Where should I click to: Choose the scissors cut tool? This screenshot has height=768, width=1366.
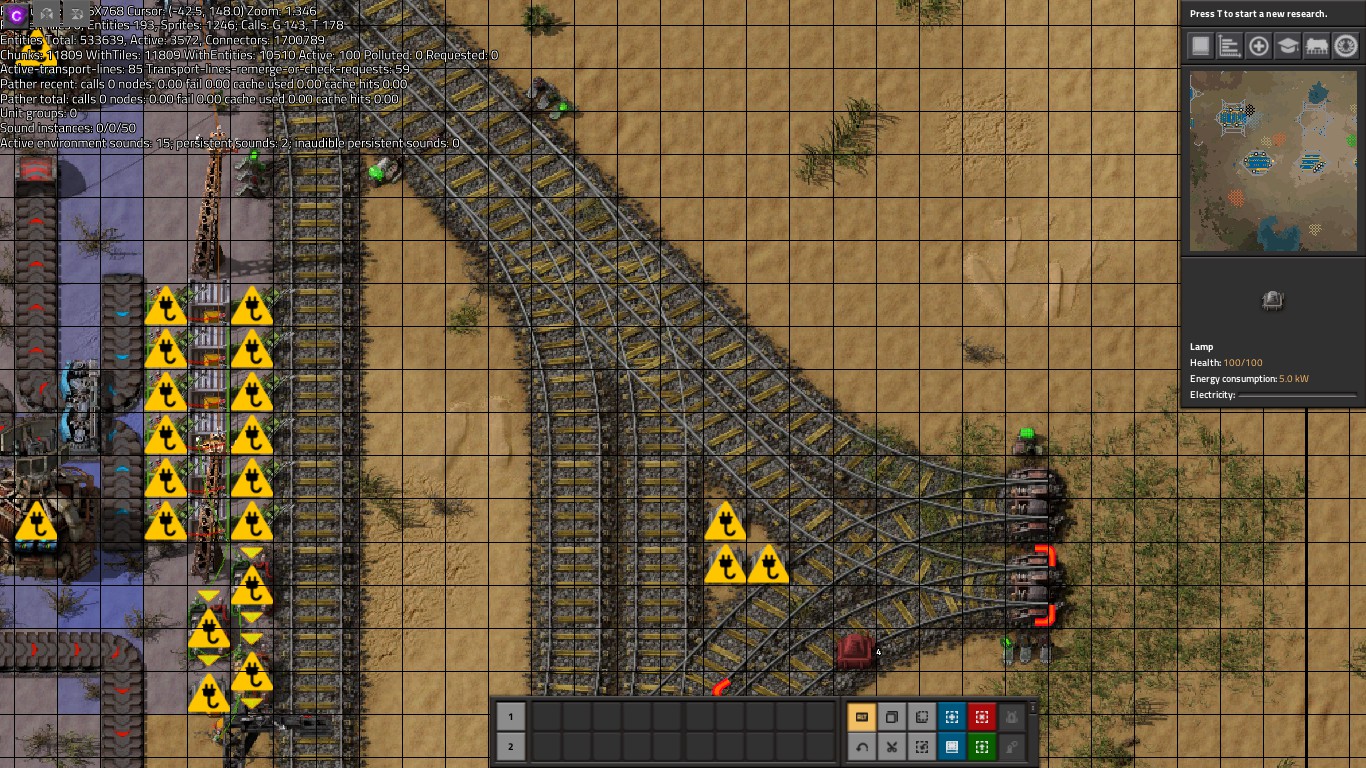892,747
